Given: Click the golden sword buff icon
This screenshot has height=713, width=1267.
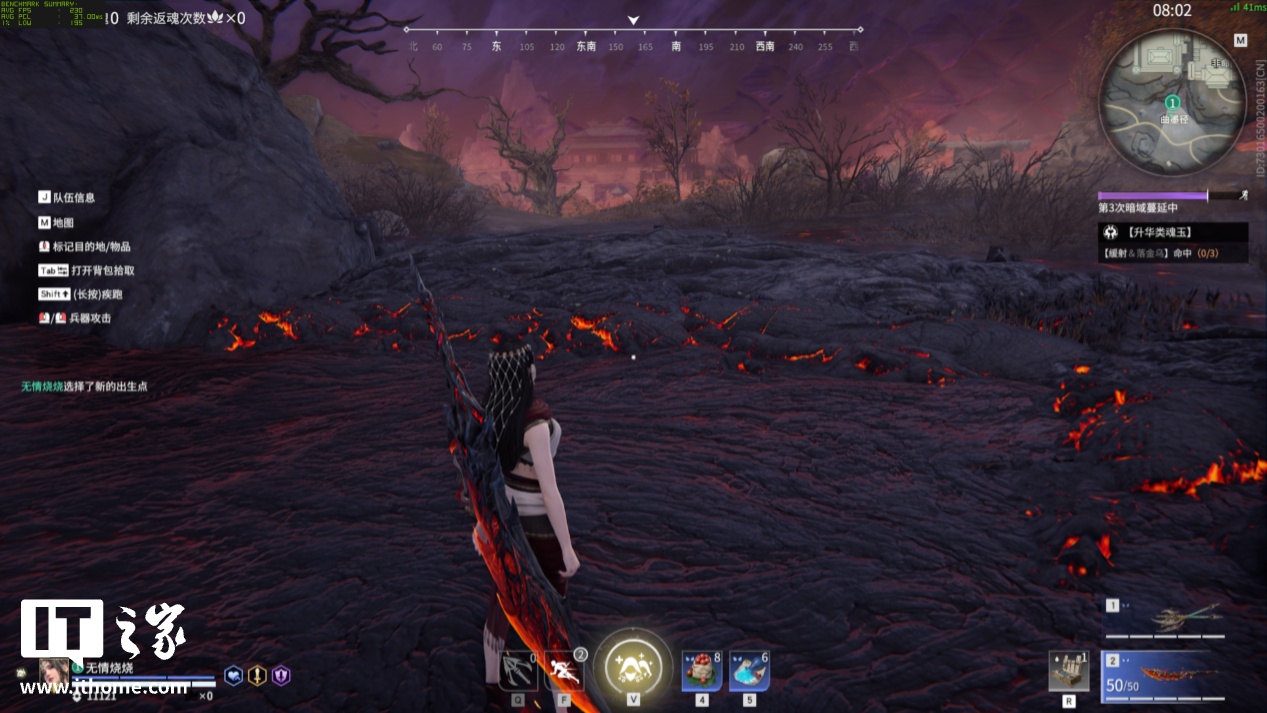Looking at the screenshot, I should [x=257, y=676].
